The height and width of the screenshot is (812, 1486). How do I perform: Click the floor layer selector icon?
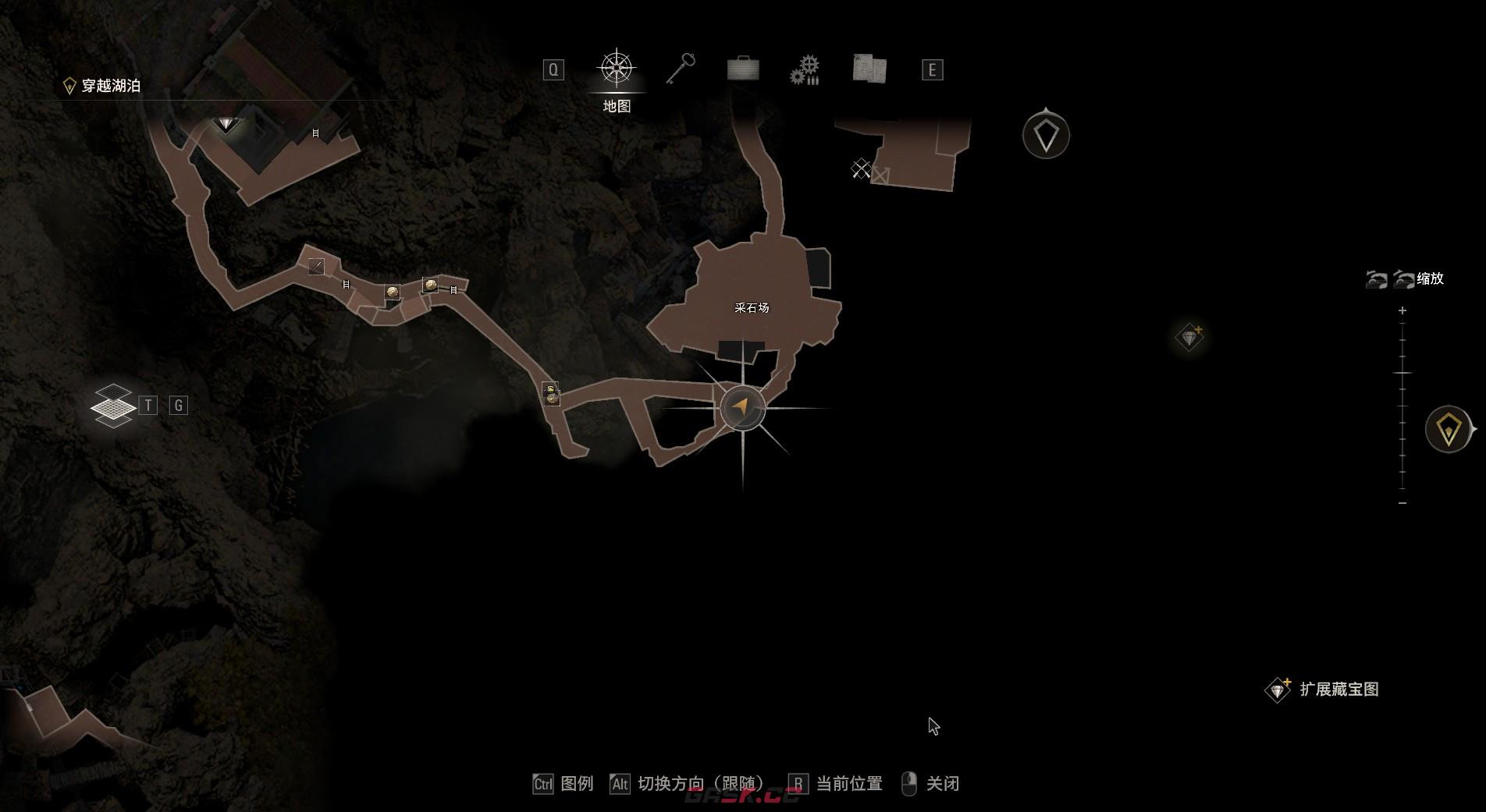[113, 406]
